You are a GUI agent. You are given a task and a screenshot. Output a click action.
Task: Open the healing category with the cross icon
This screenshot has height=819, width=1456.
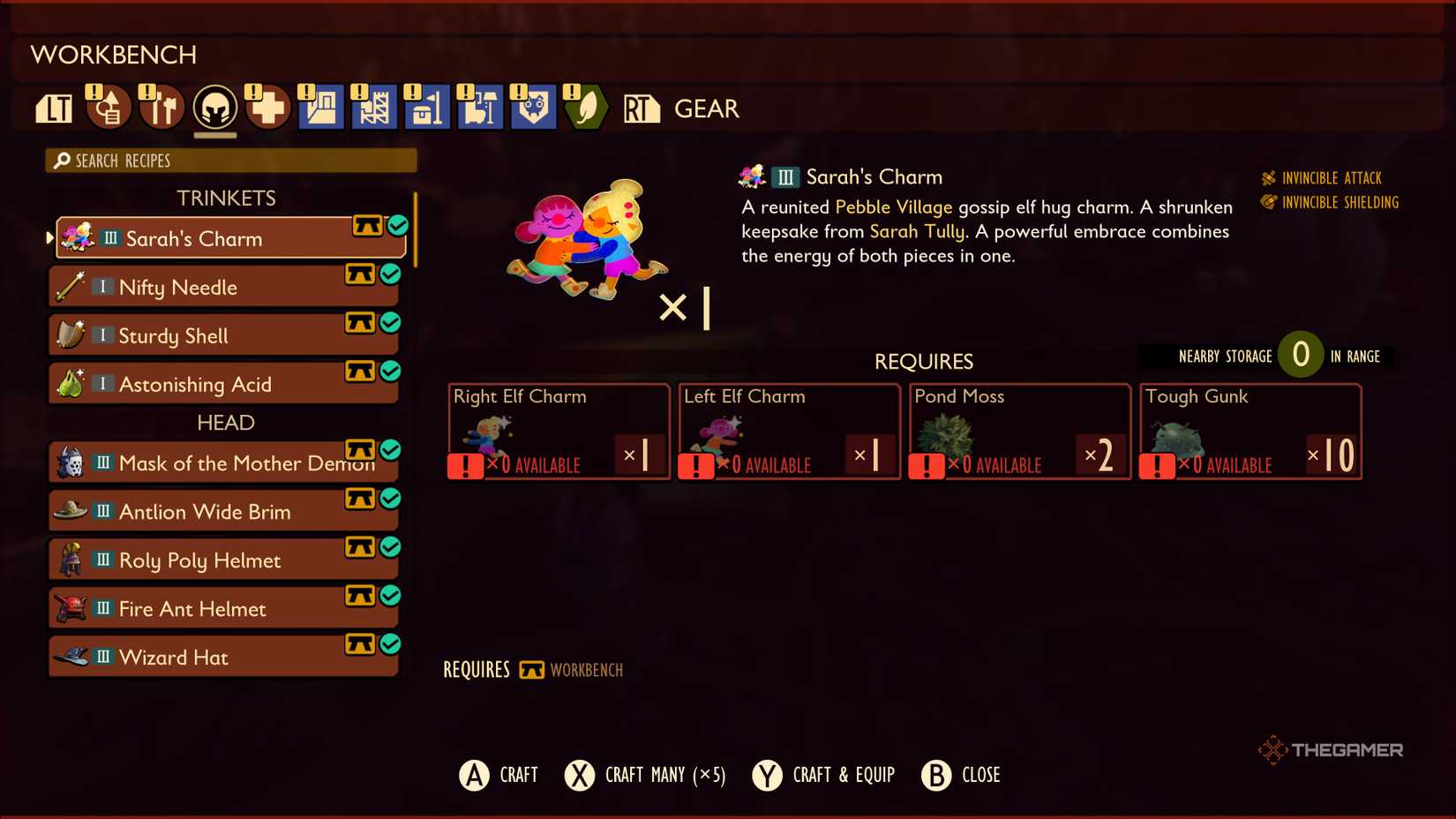click(267, 108)
